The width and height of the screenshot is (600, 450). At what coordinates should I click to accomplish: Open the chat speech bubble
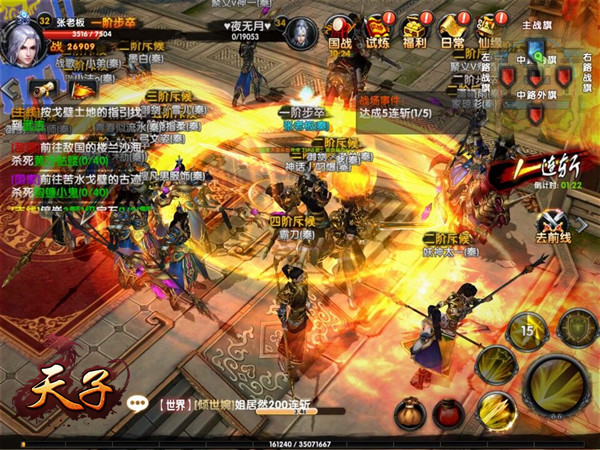pos(138,404)
